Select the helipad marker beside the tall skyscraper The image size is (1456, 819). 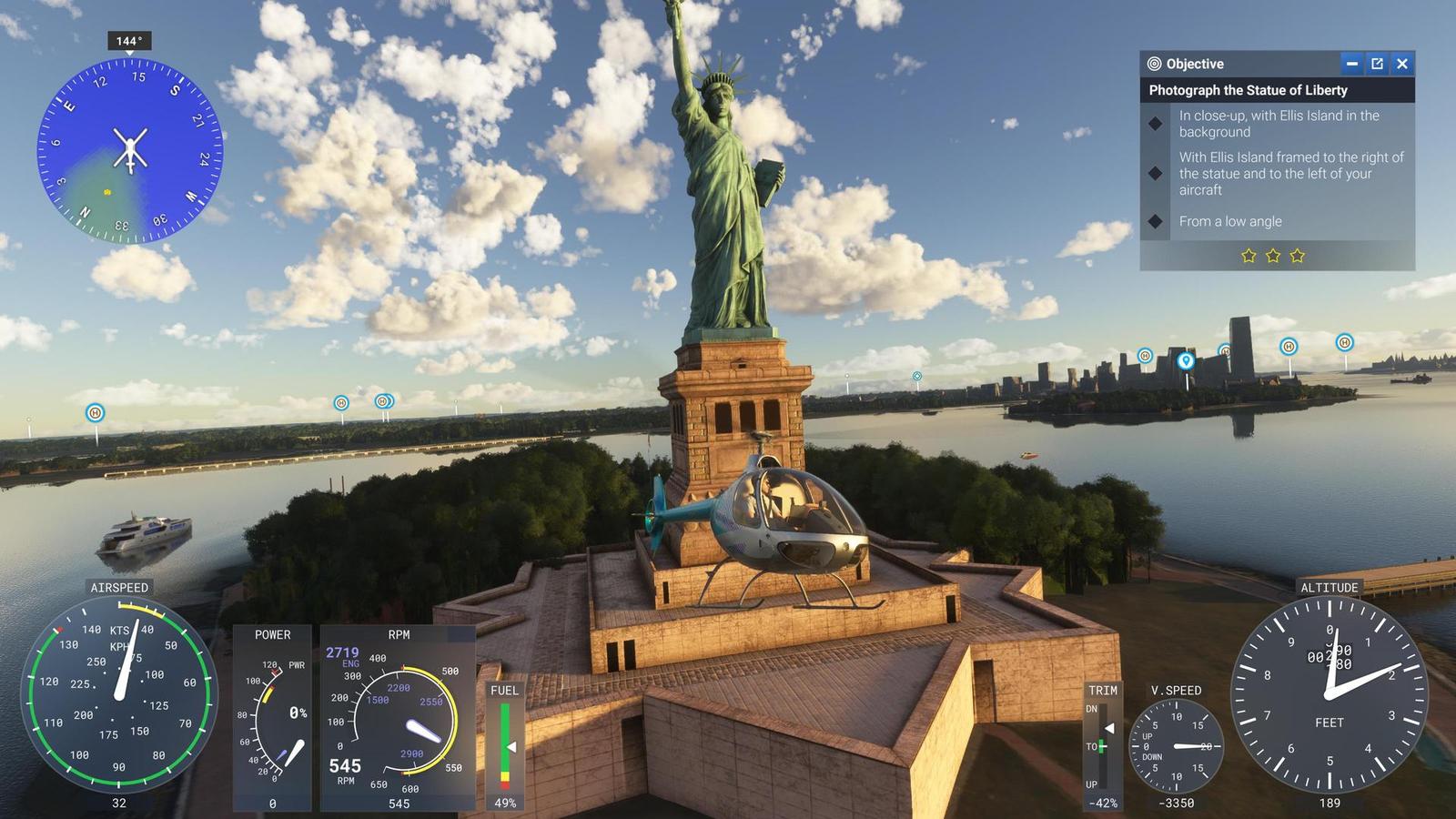(1224, 349)
